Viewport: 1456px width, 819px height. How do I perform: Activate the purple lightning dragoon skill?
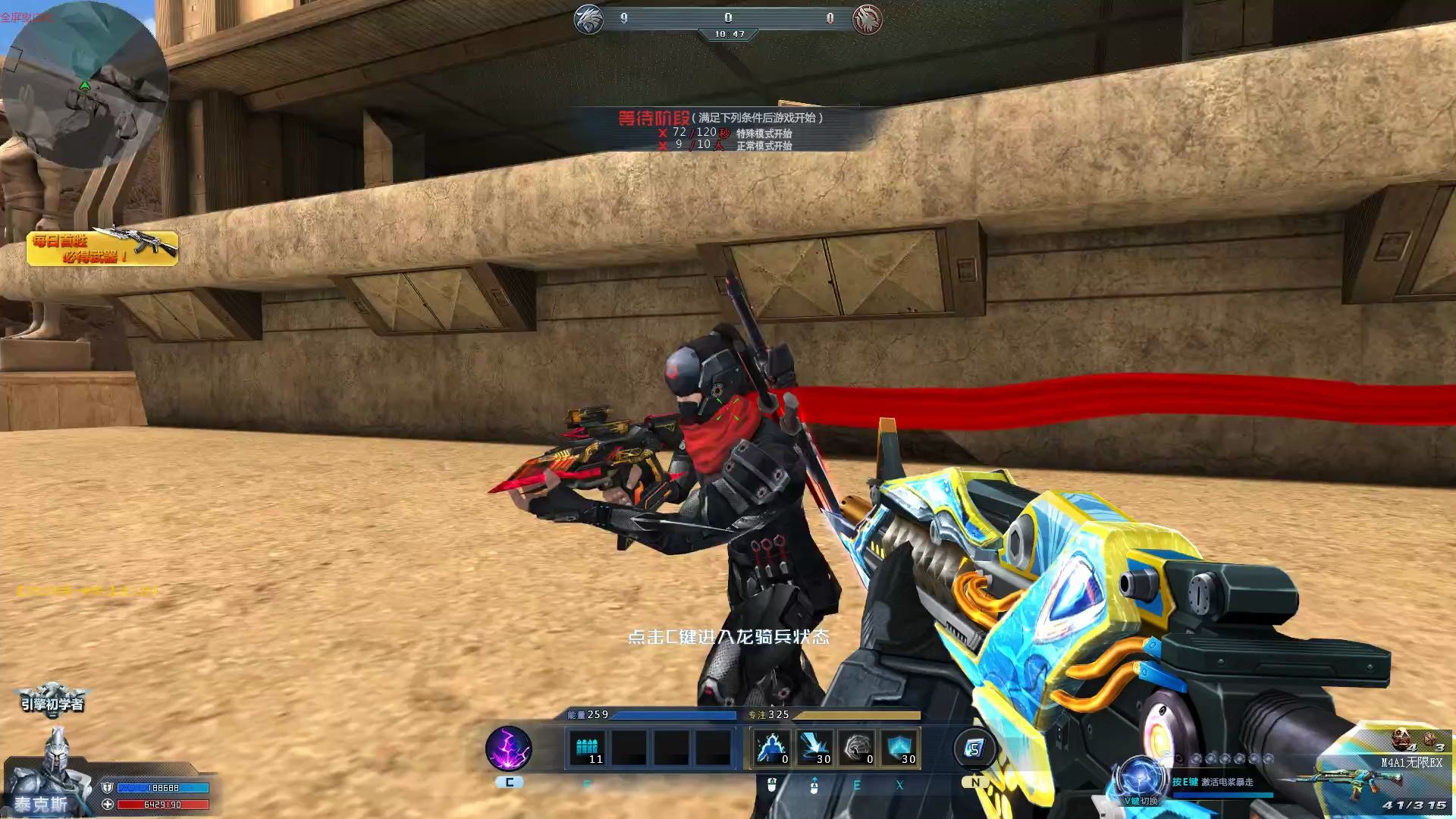pyautogui.click(x=508, y=748)
